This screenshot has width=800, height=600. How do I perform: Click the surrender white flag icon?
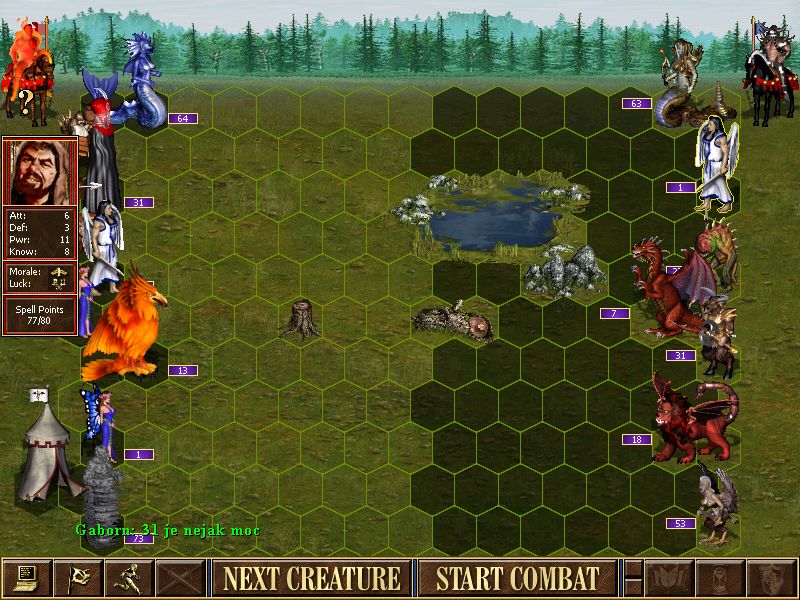[77, 578]
